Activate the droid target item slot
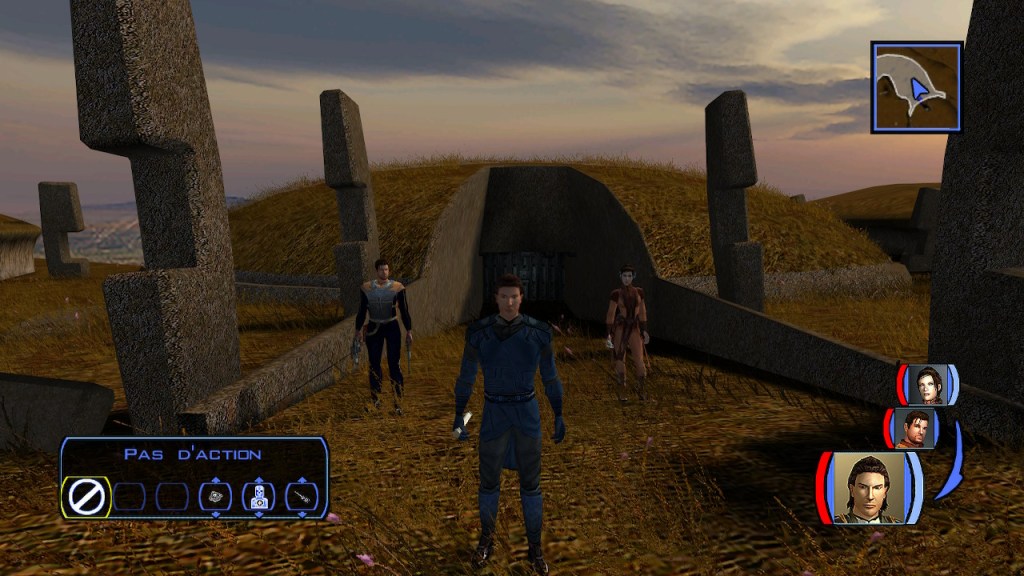Screen dimensions: 1024x576 (x=258, y=496)
